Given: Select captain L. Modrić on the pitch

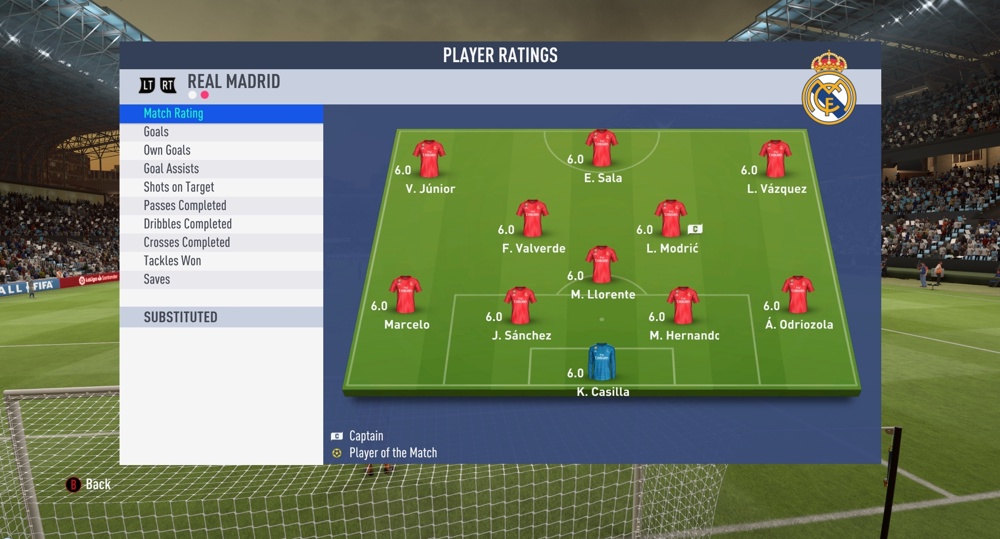Looking at the screenshot, I should pyautogui.click(x=670, y=219).
